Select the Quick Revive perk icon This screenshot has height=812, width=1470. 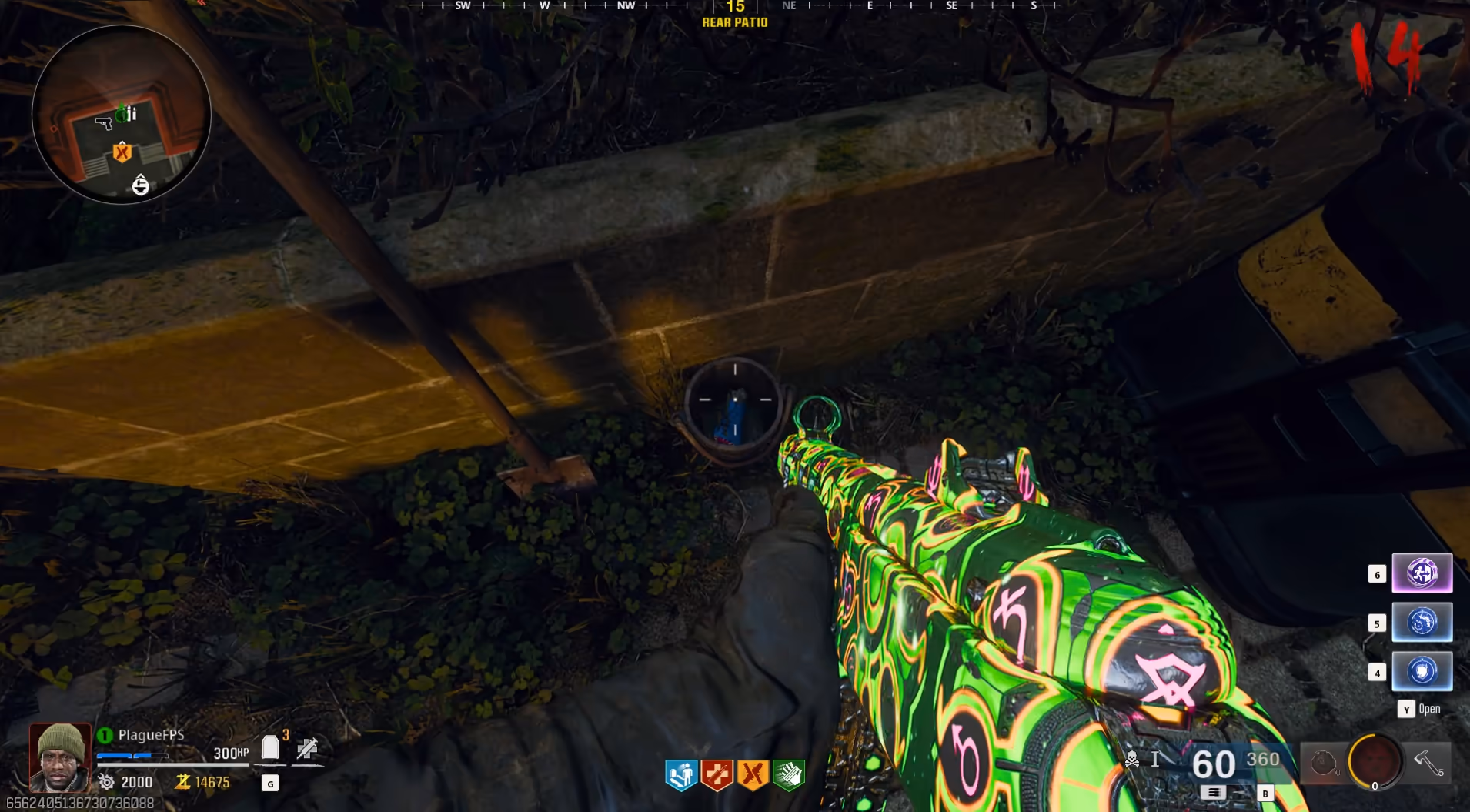tap(681, 774)
